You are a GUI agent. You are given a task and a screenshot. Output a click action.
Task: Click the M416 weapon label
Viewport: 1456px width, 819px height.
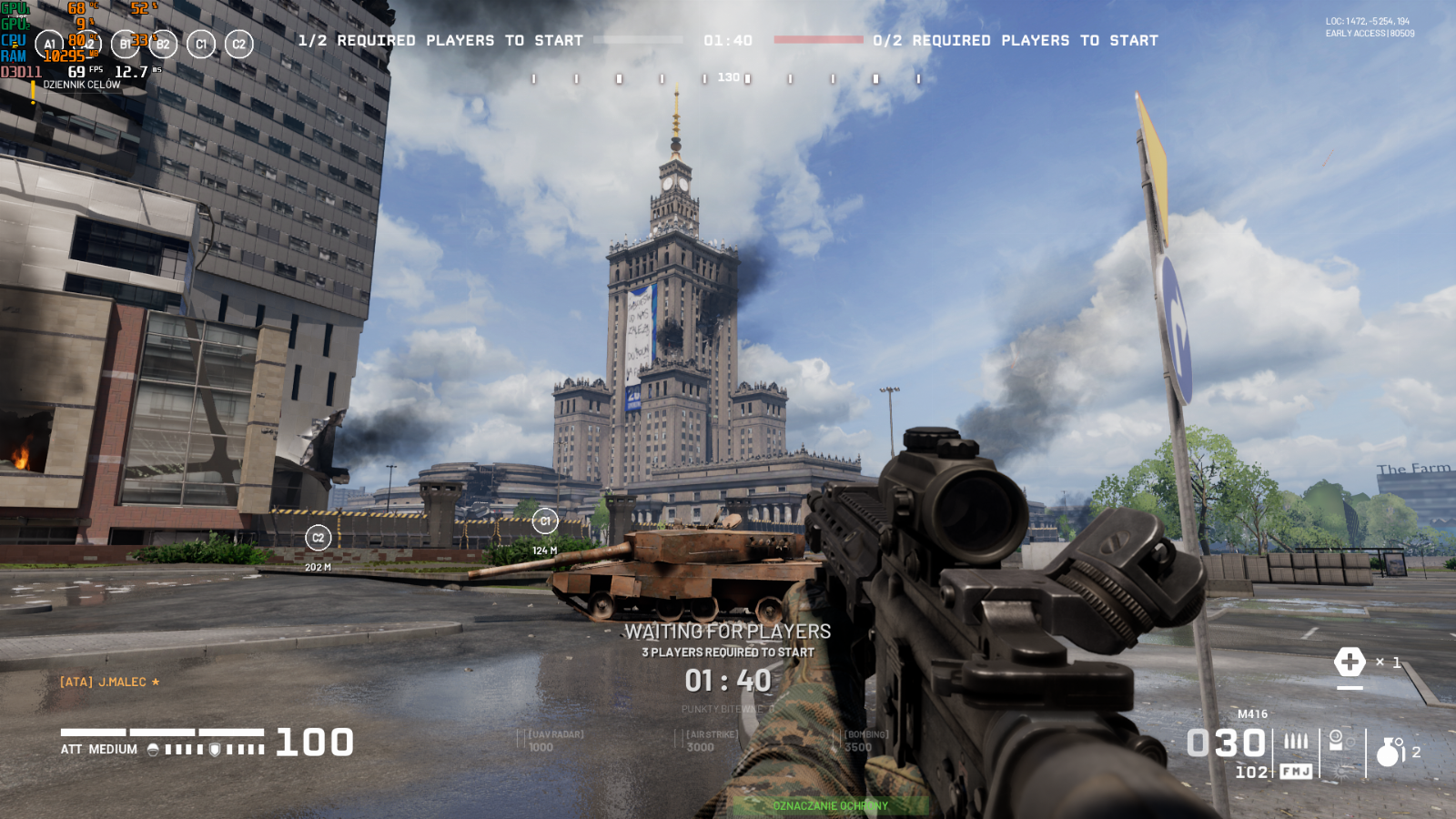1252,714
